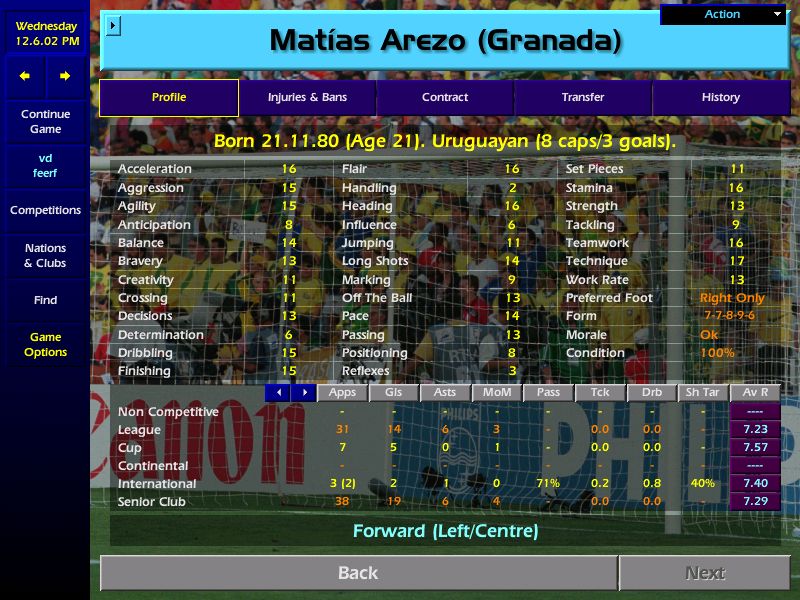This screenshot has width=800, height=600.
Task: Continue Game from the sidebar
Action: pyautogui.click(x=45, y=121)
